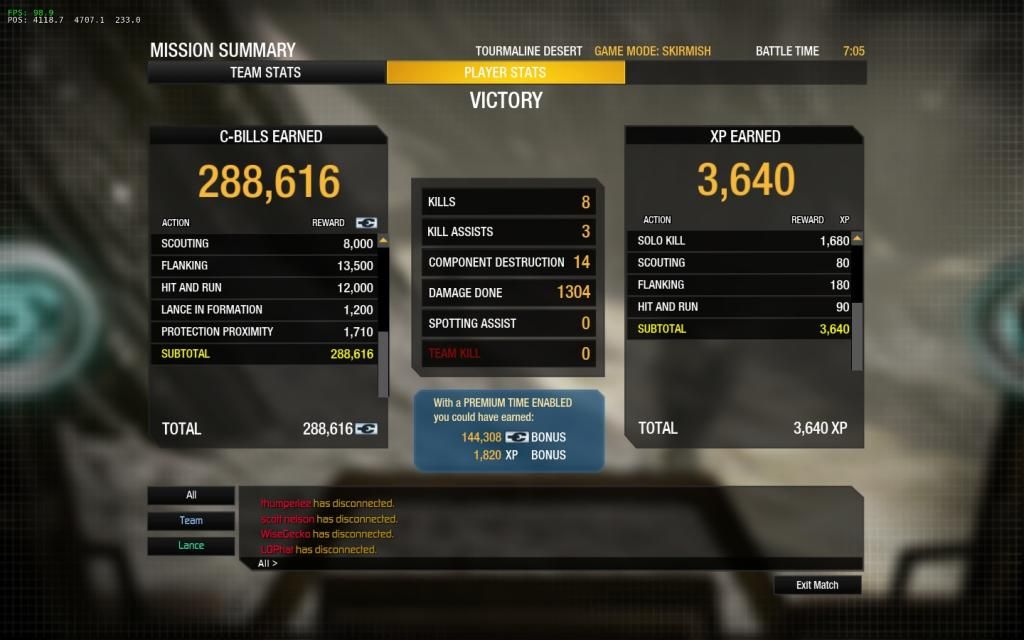
Task: Click the XP Earned list scrollbar
Action: point(857,300)
